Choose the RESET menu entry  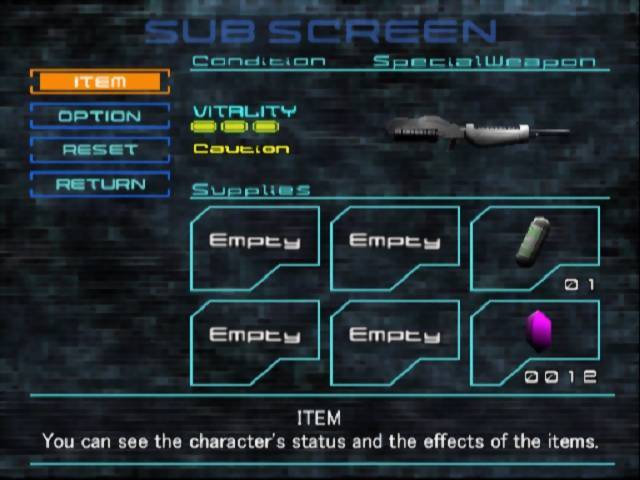pyautogui.click(x=100, y=150)
